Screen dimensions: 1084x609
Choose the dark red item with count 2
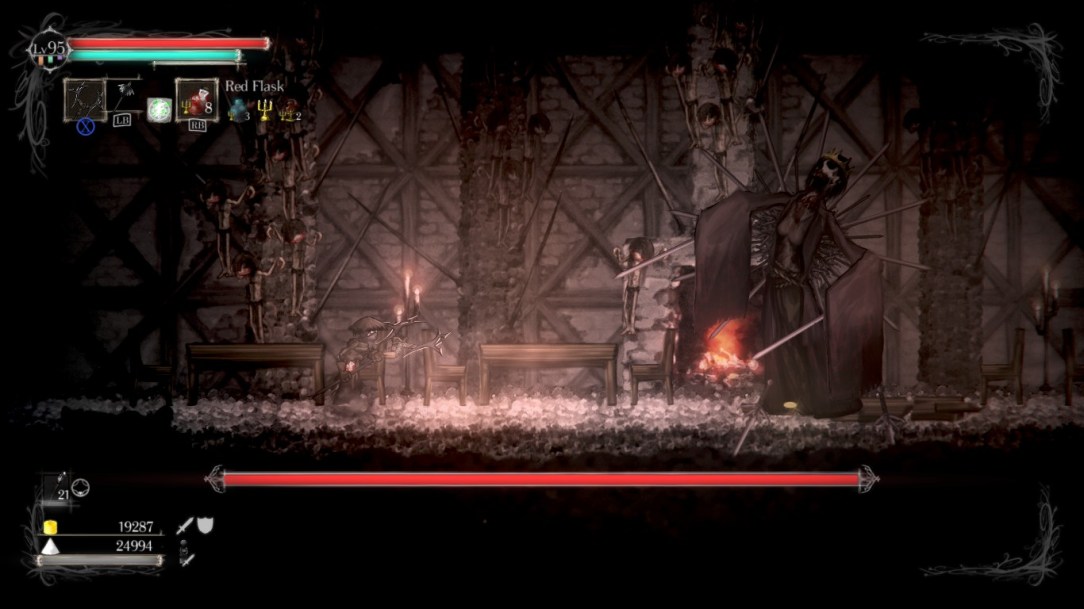(290, 110)
